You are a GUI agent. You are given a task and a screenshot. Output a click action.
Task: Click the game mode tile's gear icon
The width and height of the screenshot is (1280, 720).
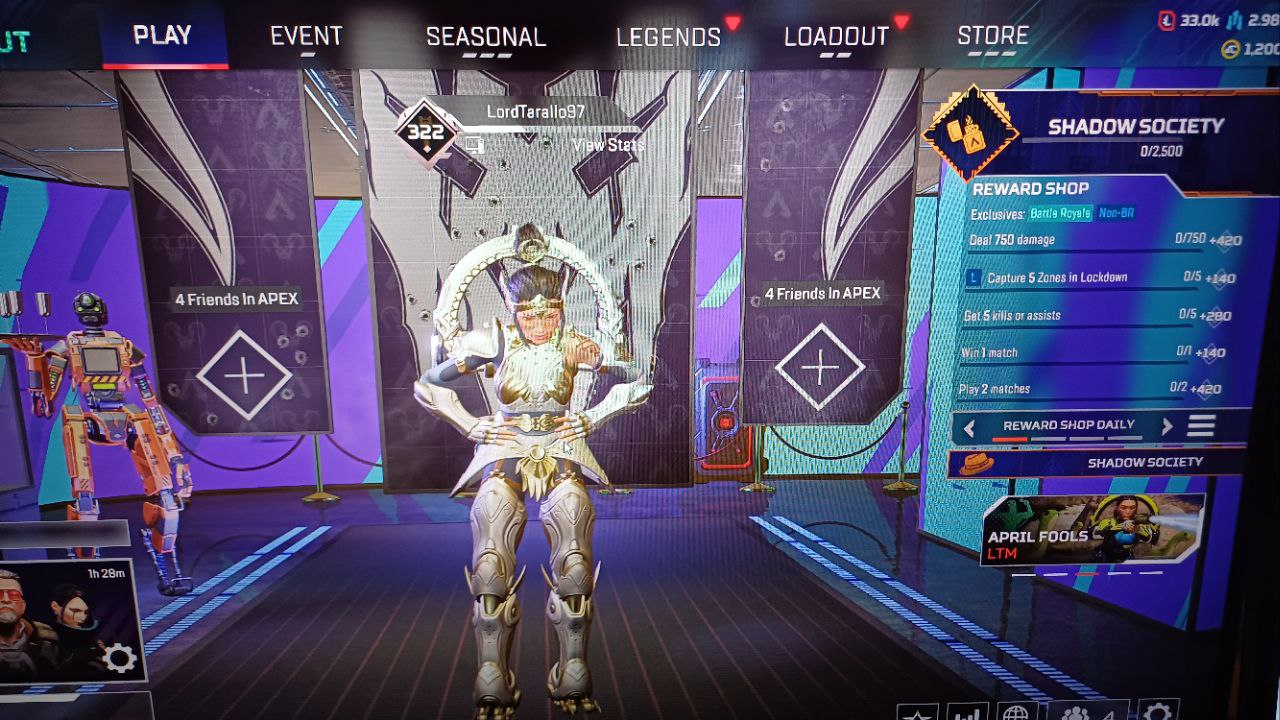tap(120, 658)
